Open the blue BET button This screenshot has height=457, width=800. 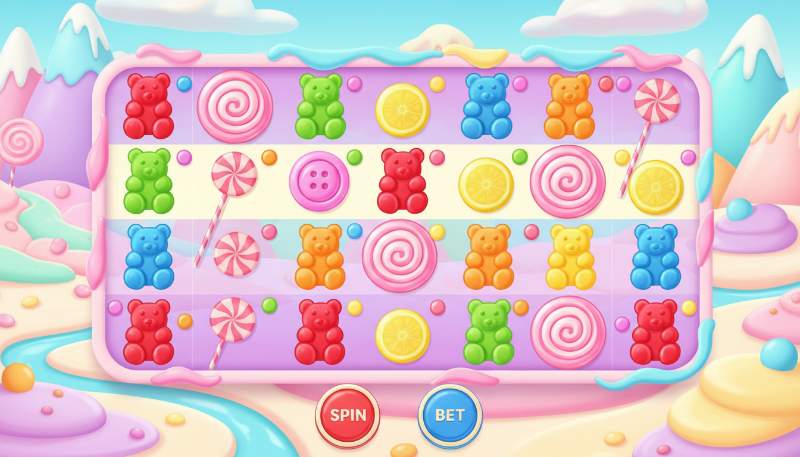coord(449,415)
